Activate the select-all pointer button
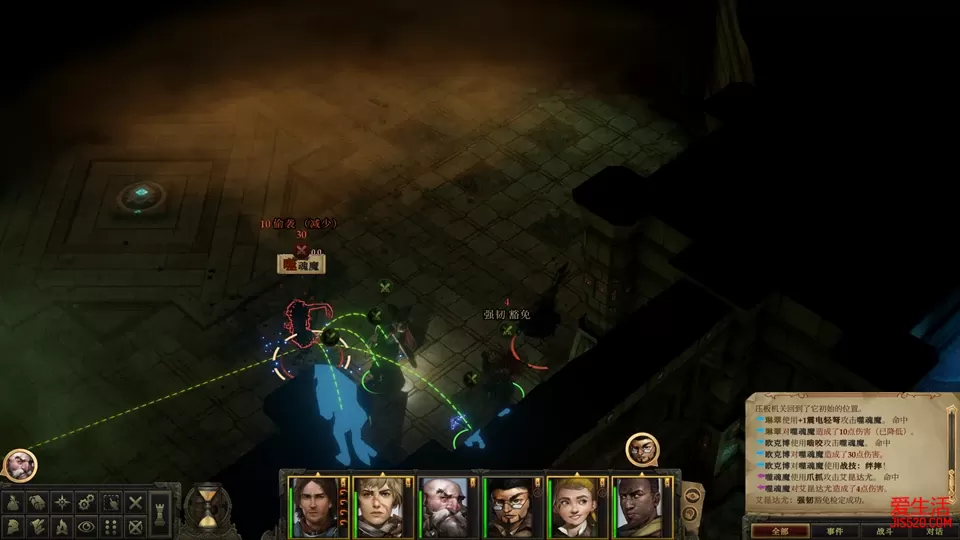The image size is (960, 540). pyautogui.click(x=111, y=503)
